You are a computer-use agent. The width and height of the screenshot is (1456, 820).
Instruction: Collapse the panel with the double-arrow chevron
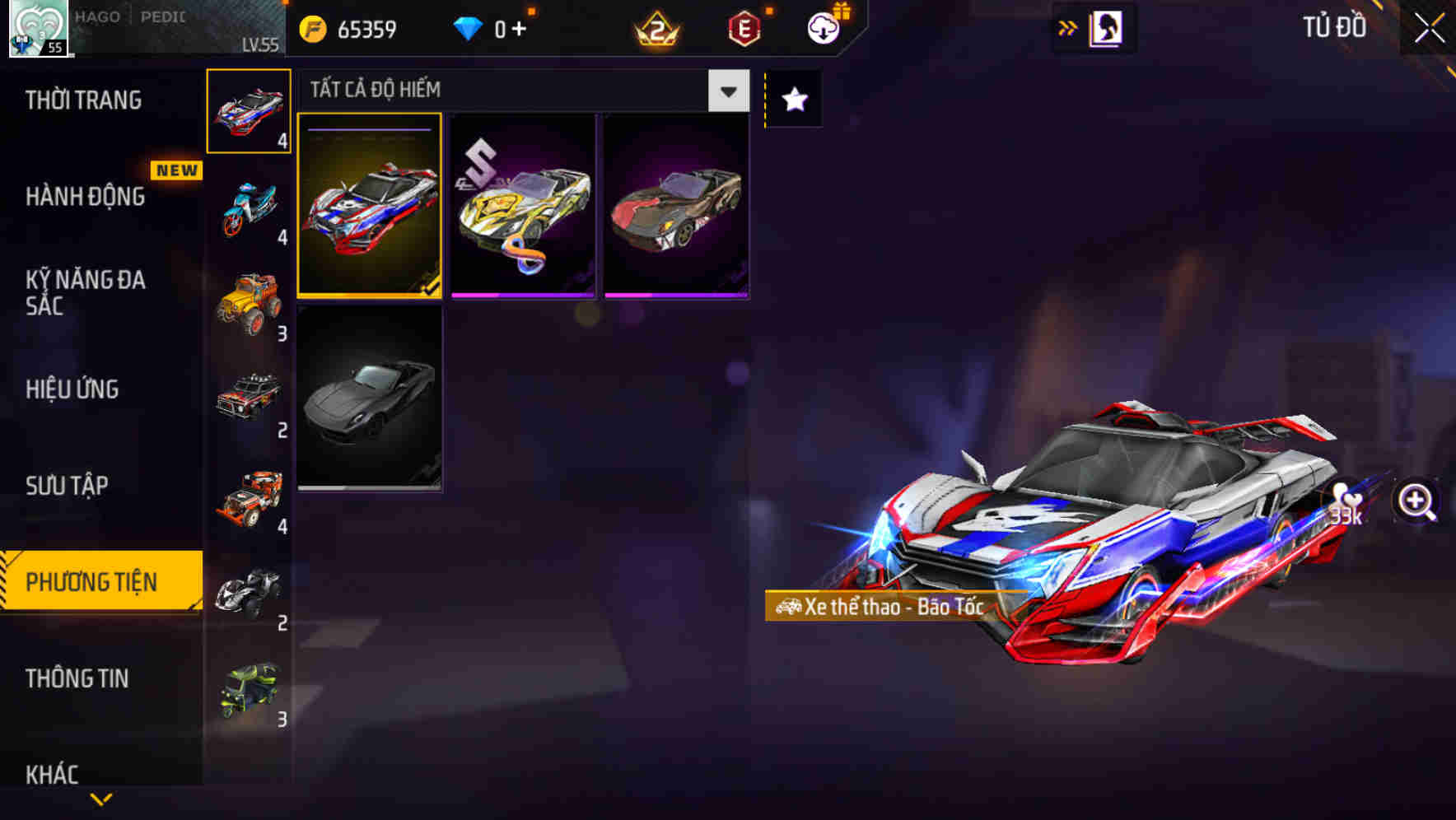tap(1066, 27)
